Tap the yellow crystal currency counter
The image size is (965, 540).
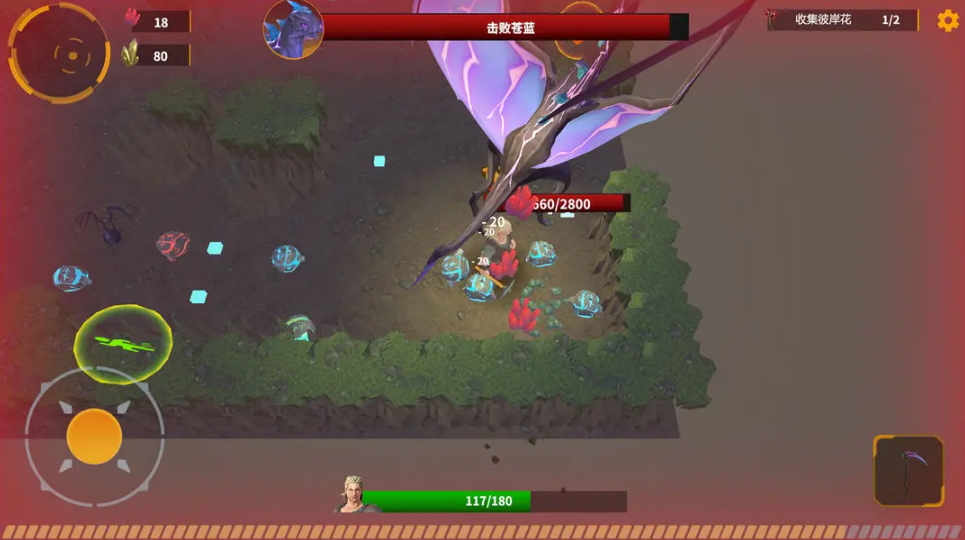(x=156, y=56)
